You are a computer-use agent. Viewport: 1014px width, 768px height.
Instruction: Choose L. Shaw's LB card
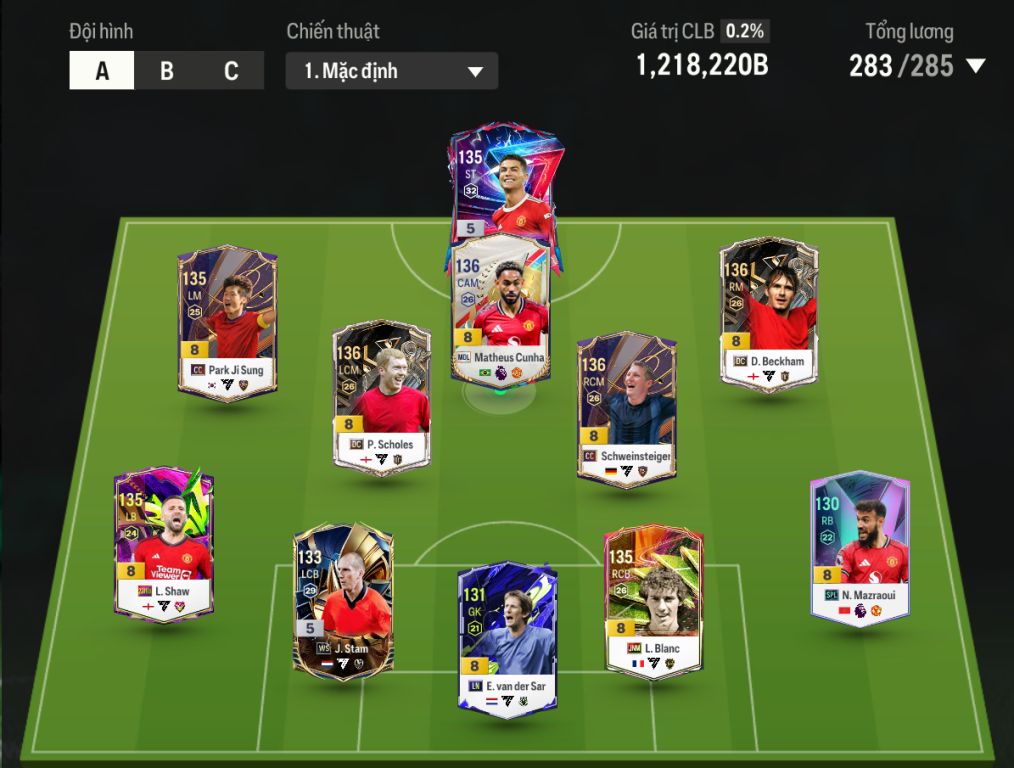[x=163, y=543]
